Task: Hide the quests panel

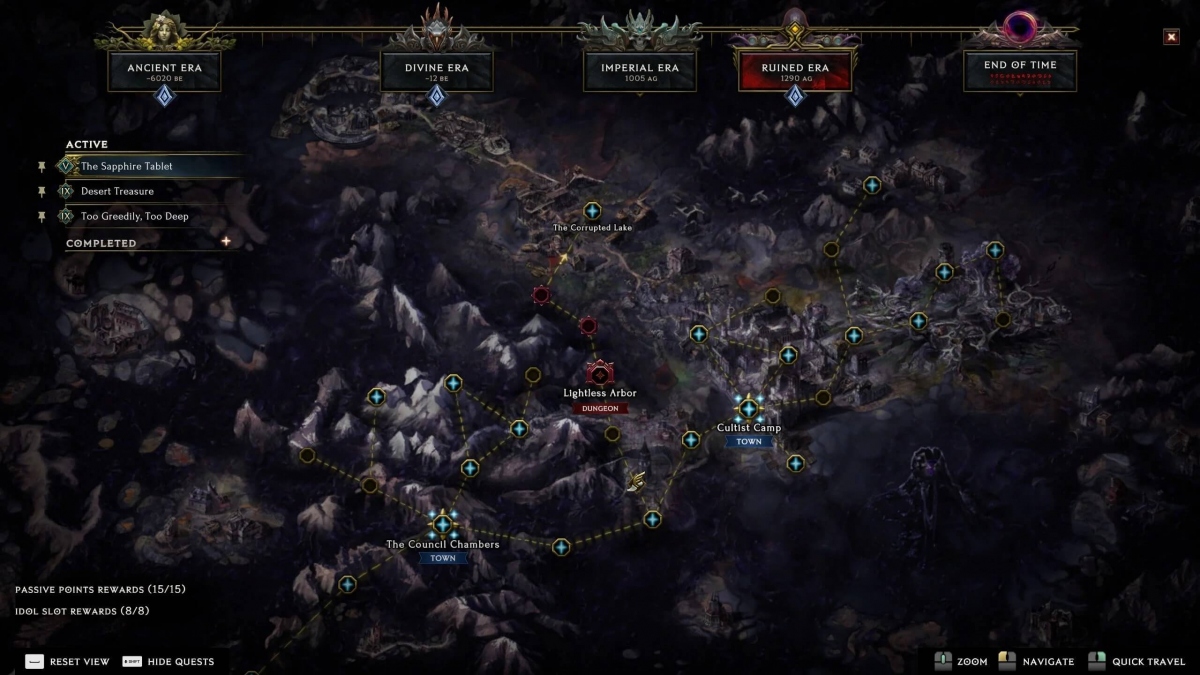Action: pos(168,661)
